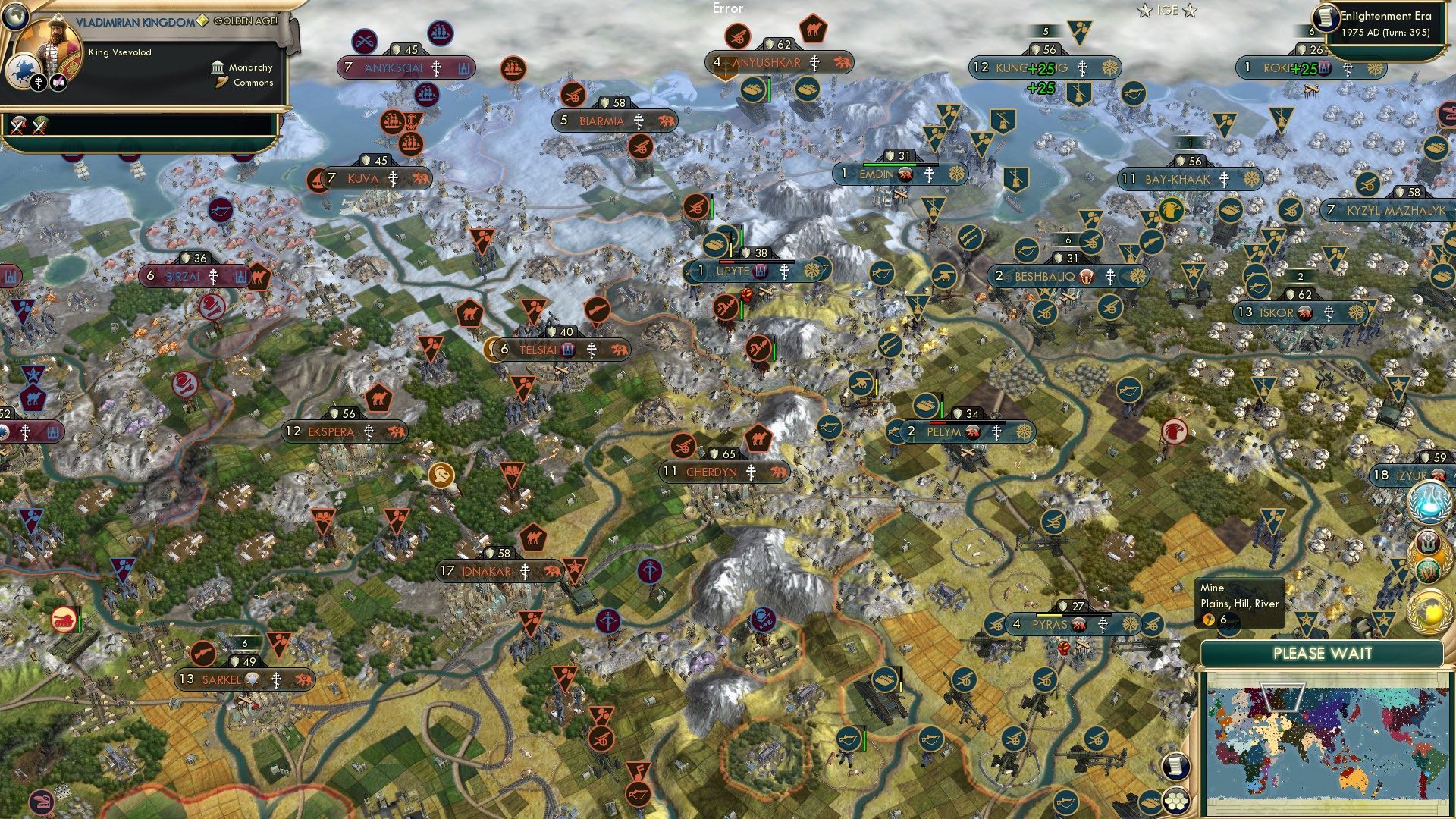The image size is (1456, 819).
Task: Click the camel caravan icon near Cherdyn
Action: pos(758,439)
